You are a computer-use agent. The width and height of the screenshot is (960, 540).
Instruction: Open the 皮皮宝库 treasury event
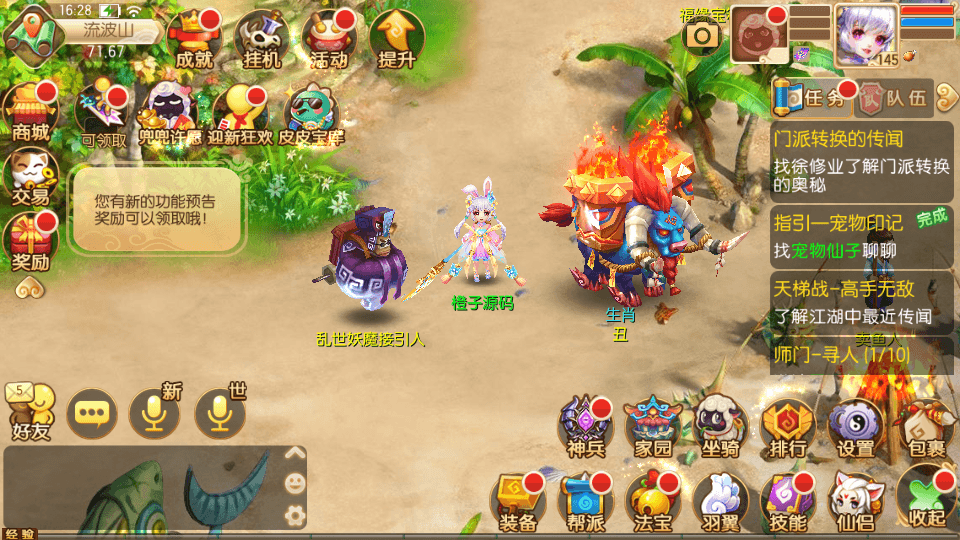[311, 113]
